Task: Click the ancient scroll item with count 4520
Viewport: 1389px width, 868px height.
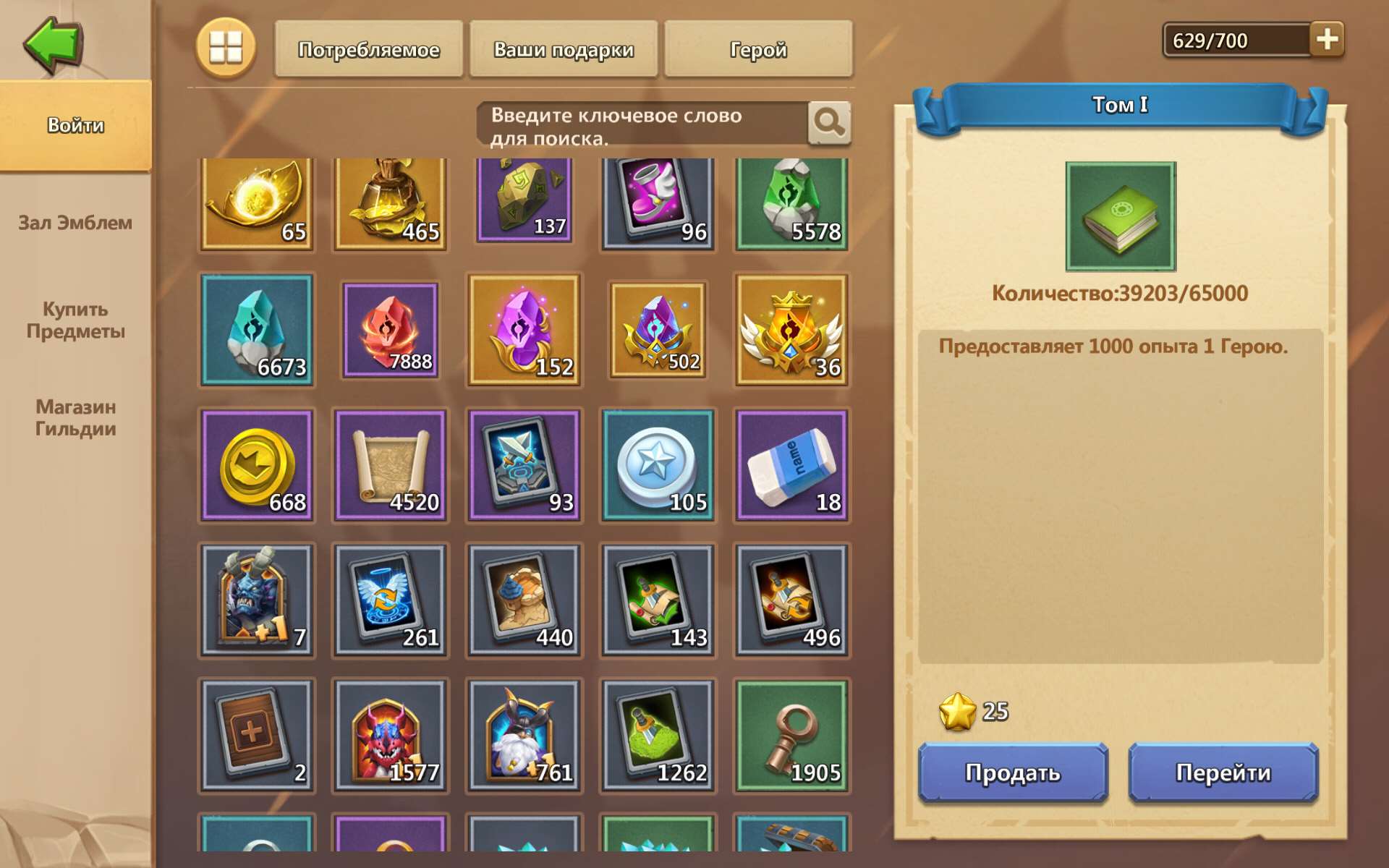Action: coord(390,465)
